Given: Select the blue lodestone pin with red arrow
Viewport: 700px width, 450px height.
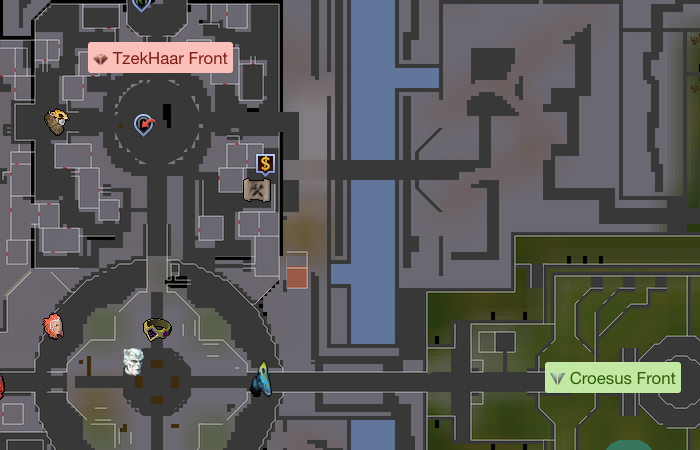Looking at the screenshot, I should [x=145, y=124].
